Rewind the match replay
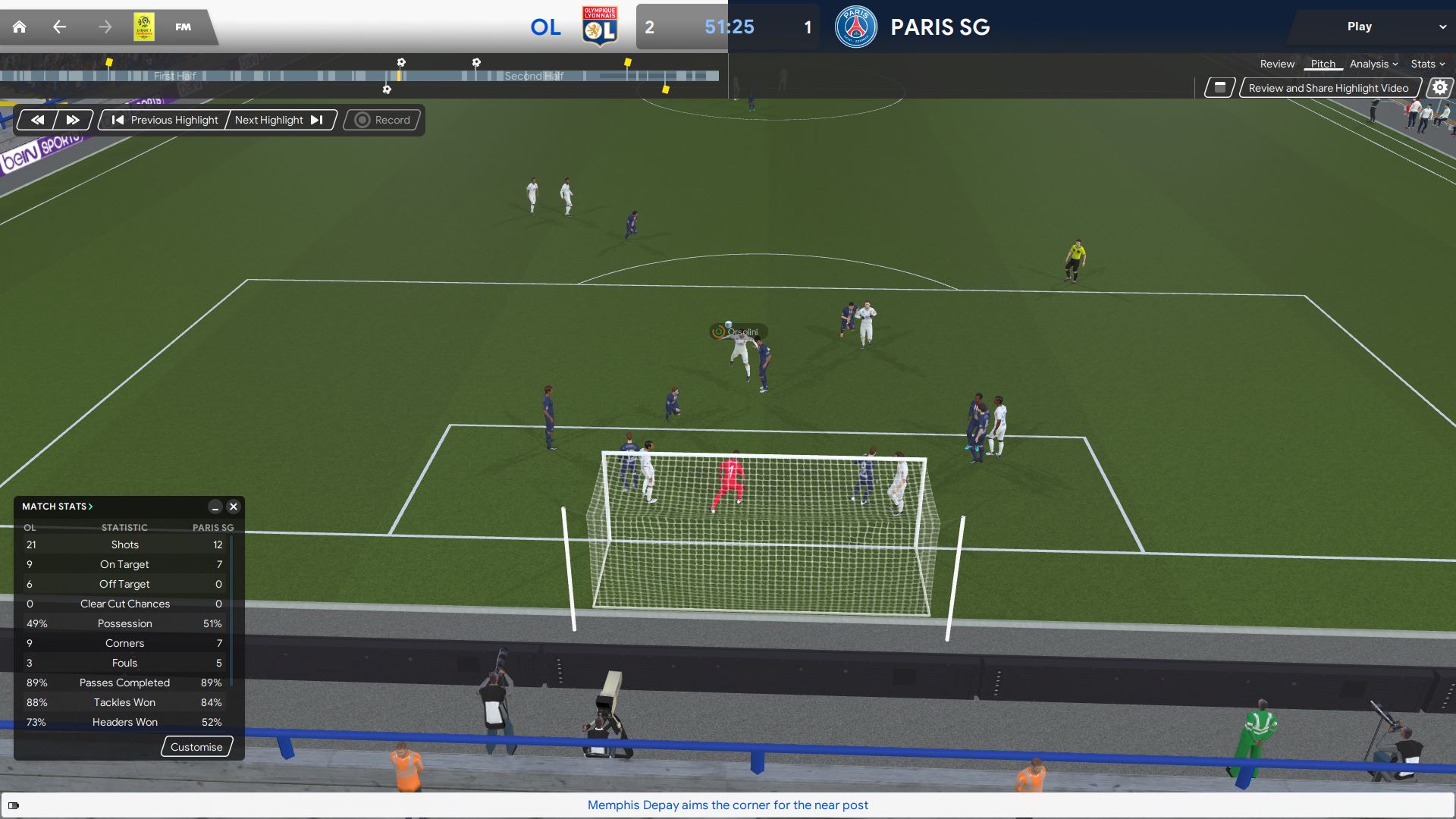Screen dimensions: 1456x819 click(x=37, y=120)
